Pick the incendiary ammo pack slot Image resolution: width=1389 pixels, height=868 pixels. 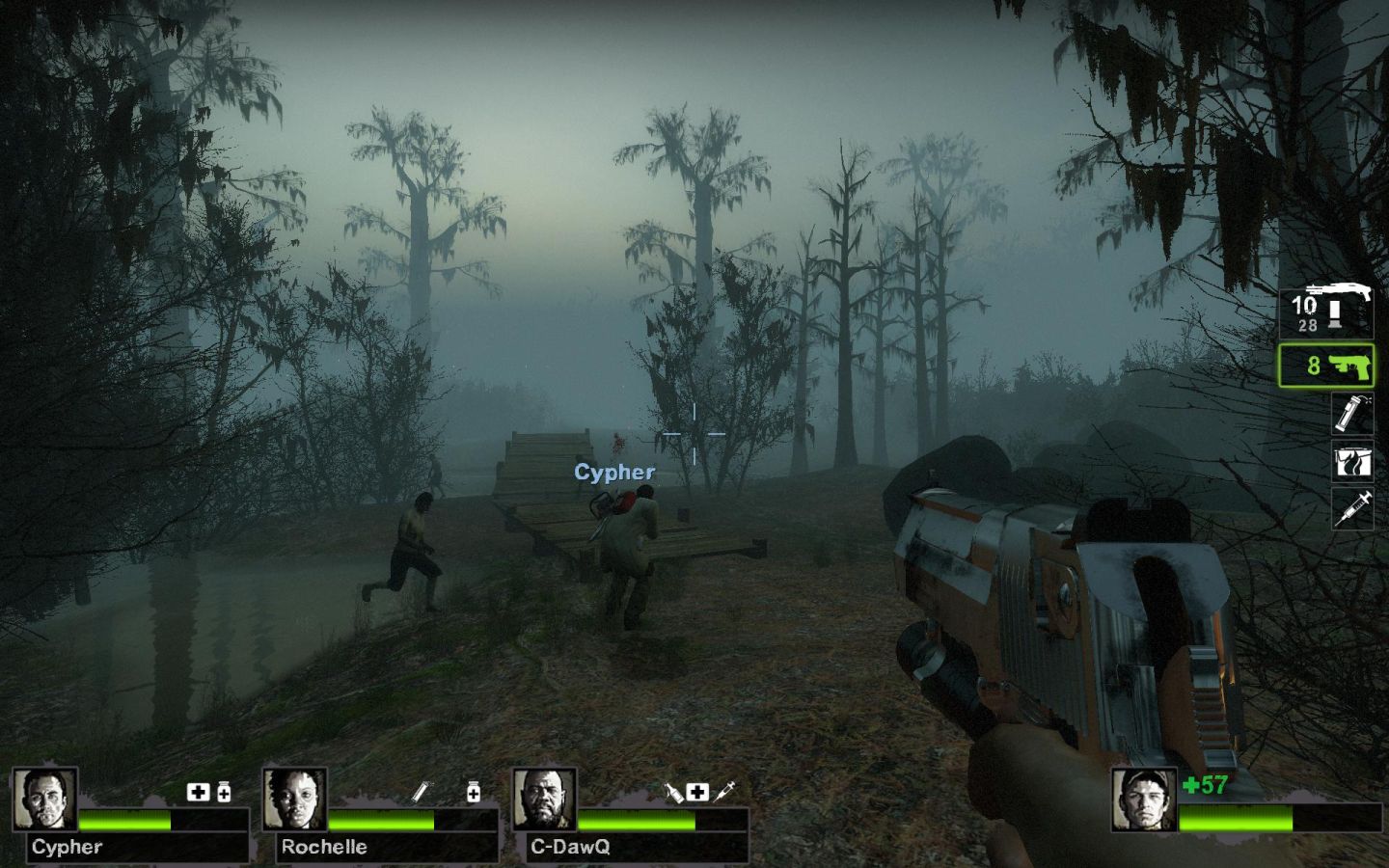(x=1351, y=461)
